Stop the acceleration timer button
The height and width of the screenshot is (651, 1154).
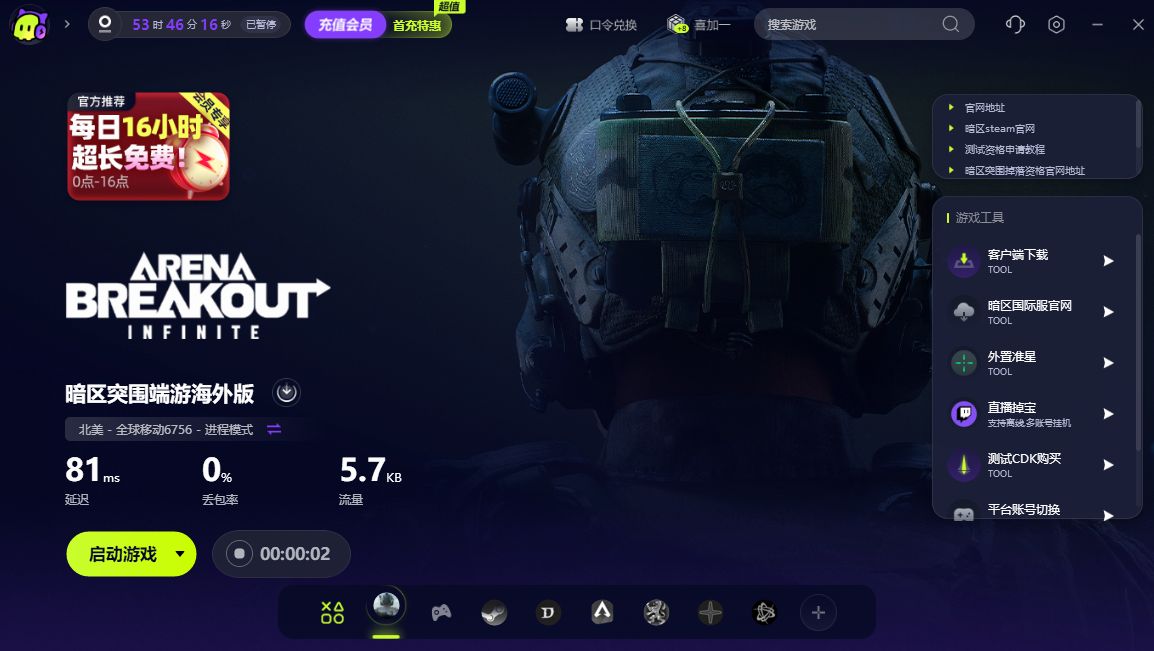point(239,554)
